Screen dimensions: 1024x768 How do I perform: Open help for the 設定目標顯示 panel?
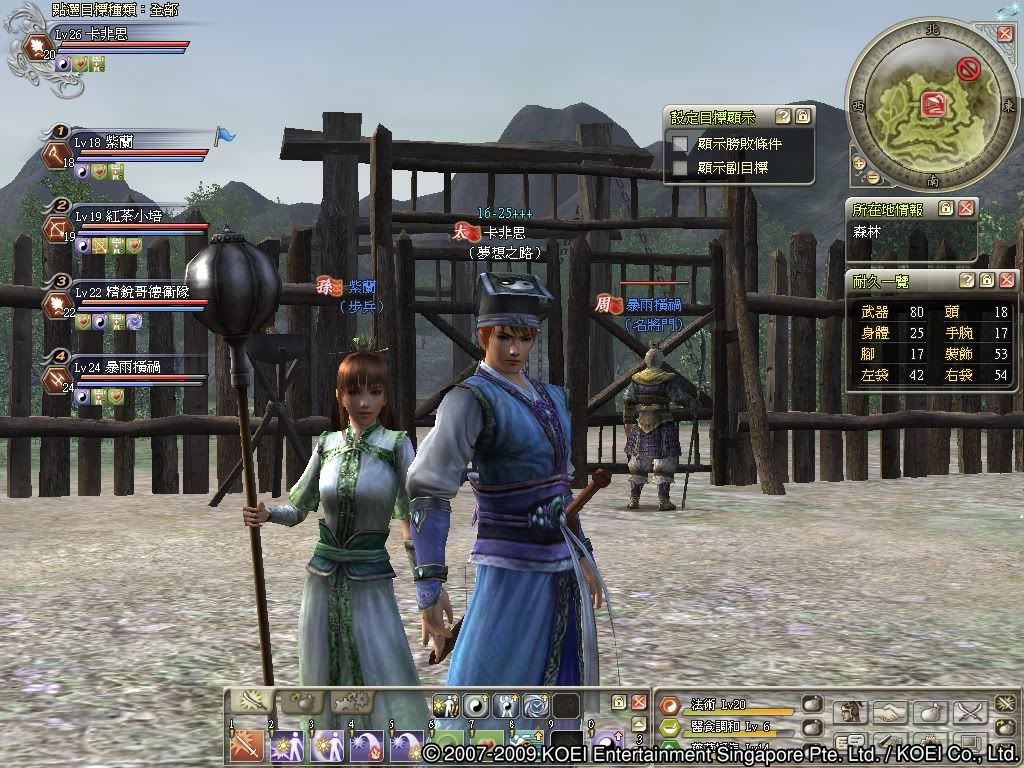click(783, 117)
